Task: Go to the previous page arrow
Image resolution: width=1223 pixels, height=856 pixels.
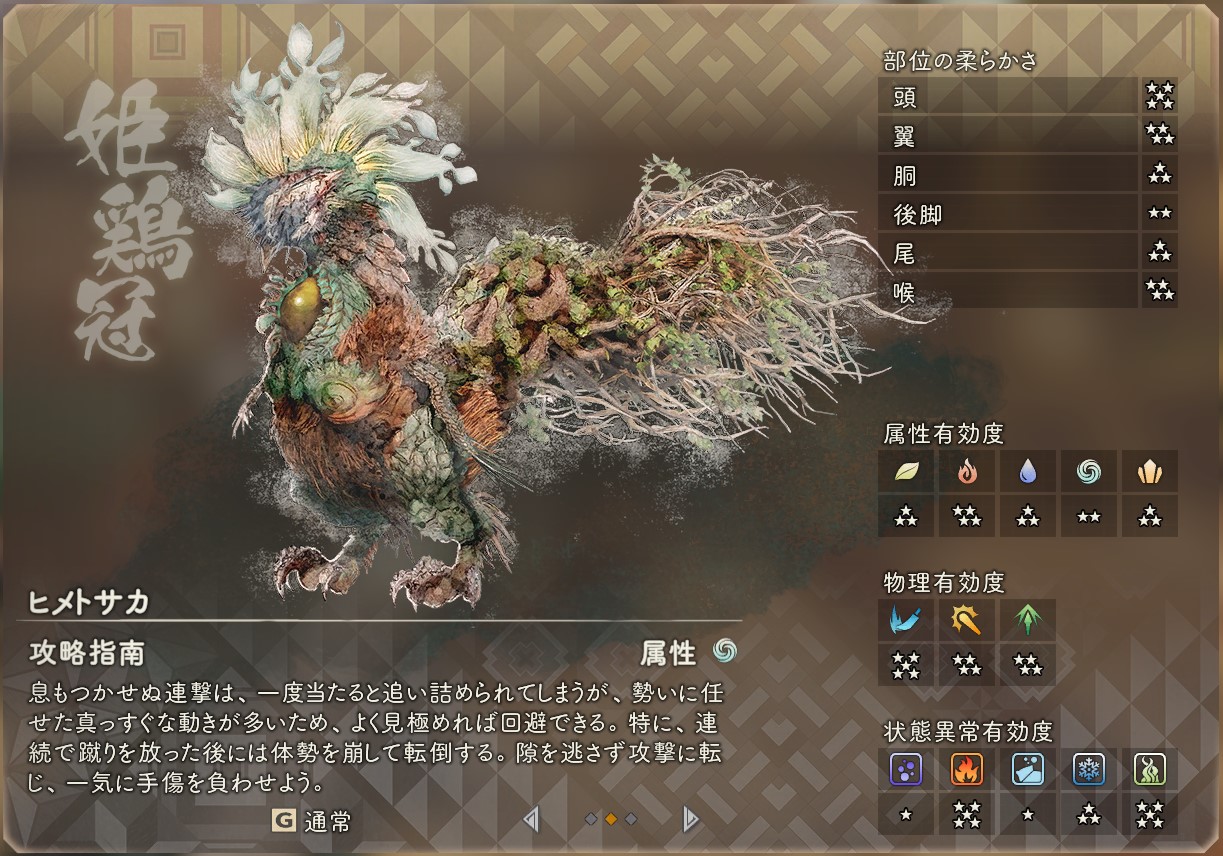Action: pyautogui.click(x=531, y=820)
